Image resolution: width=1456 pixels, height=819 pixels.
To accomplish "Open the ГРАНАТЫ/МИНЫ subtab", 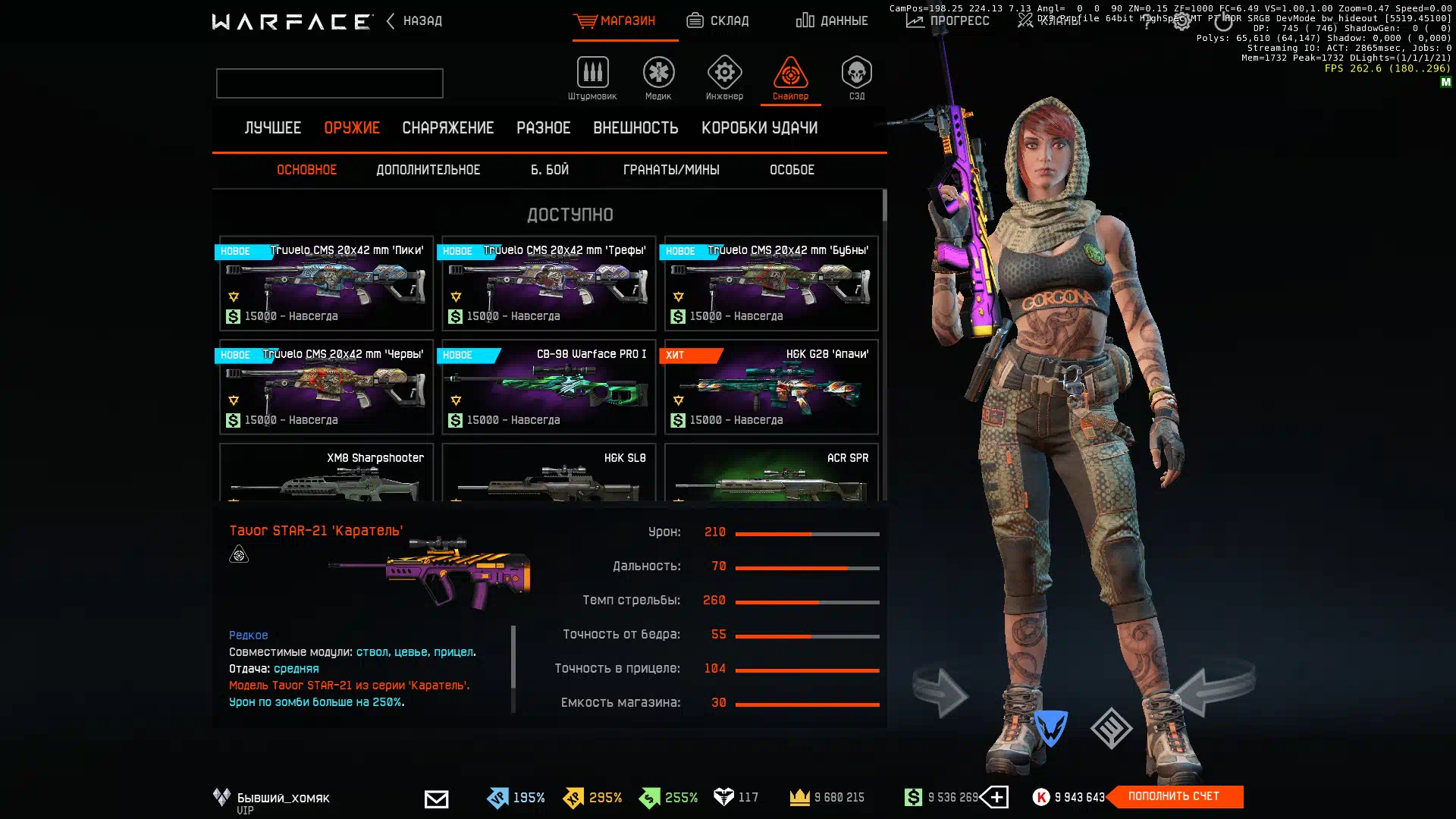I will [671, 170].
